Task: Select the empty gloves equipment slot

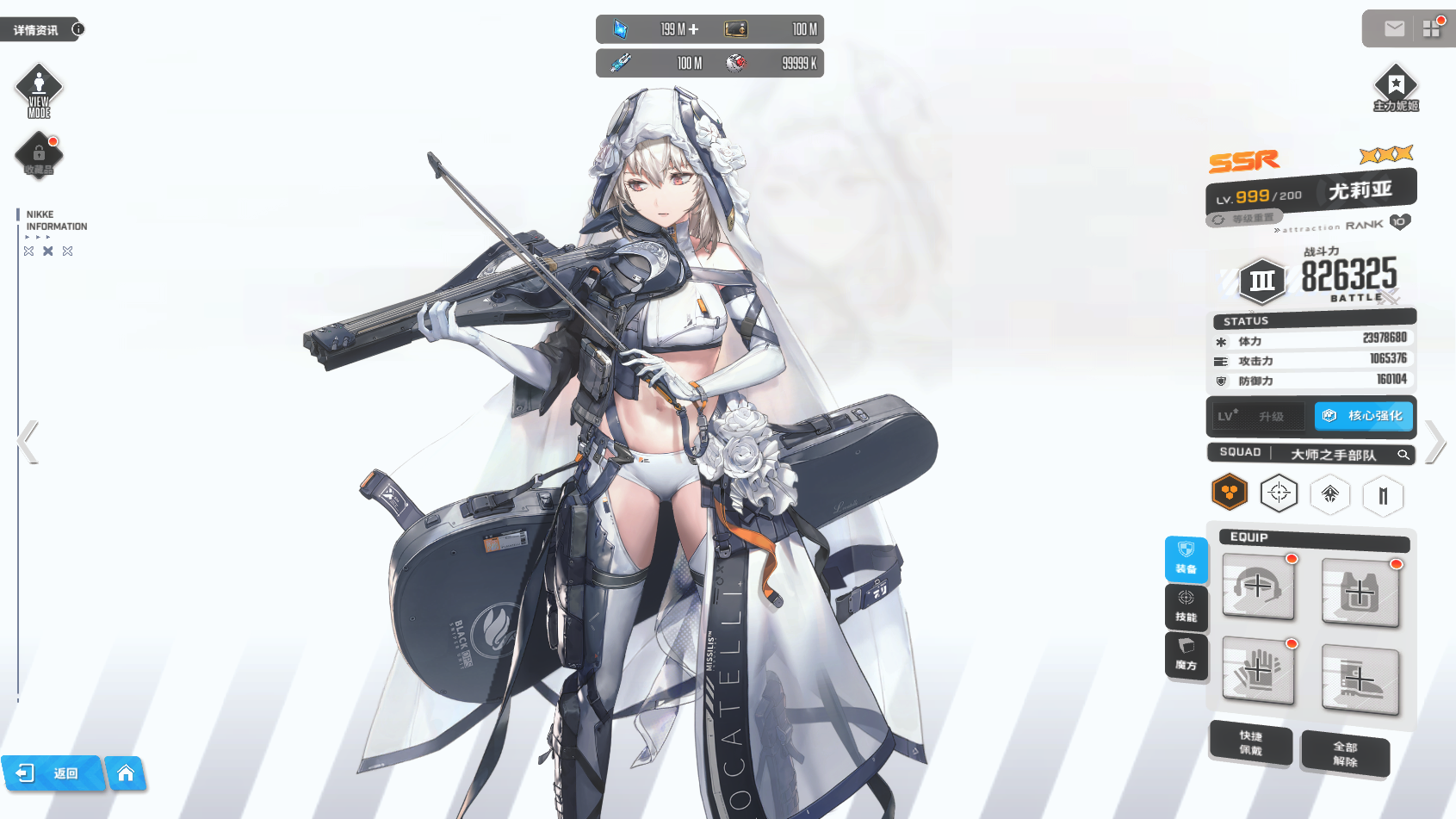Action: coord(1258,671)
